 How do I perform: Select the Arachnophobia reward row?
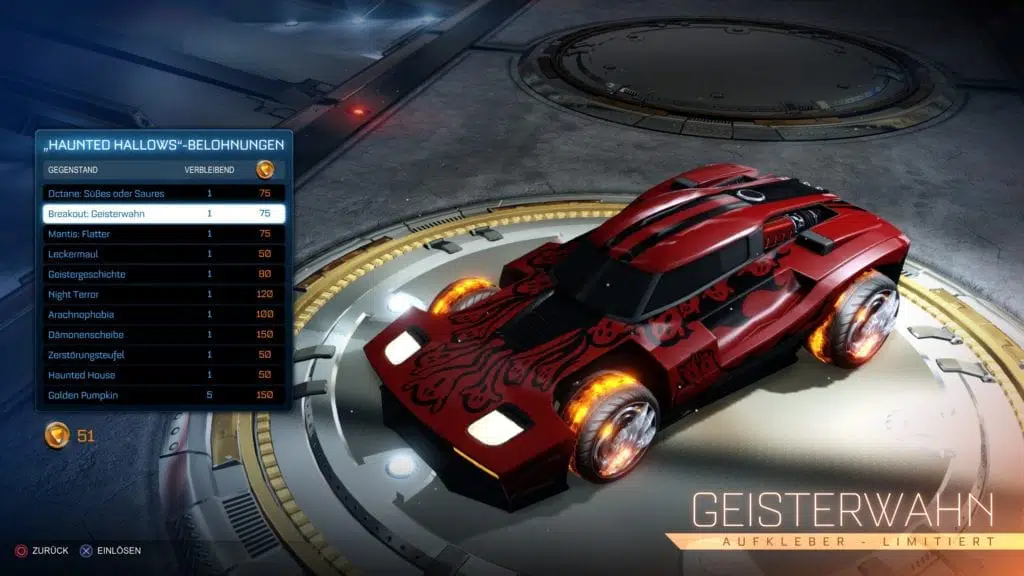pyautogui.click(x=164, y=314)
